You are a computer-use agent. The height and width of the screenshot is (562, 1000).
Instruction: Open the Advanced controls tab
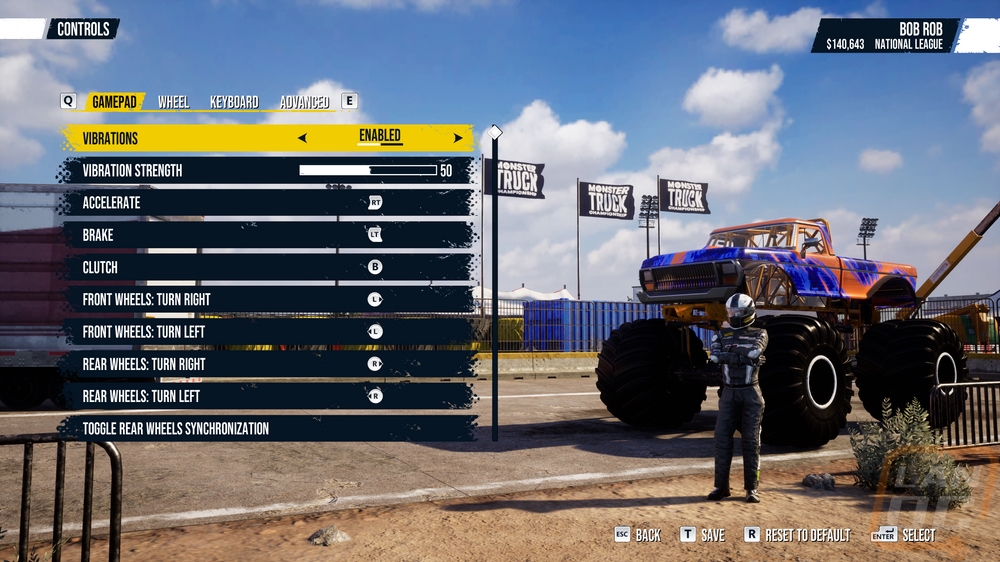pos(304,102)
